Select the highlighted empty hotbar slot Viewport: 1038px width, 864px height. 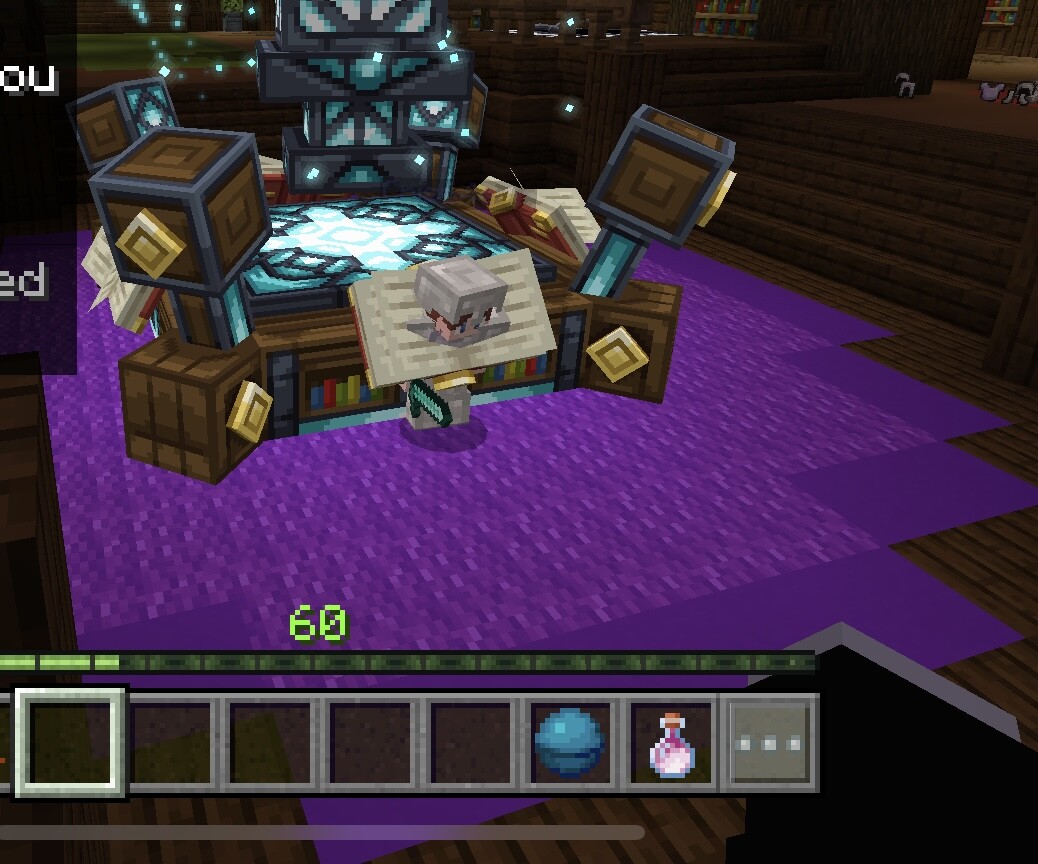point(70,742)
